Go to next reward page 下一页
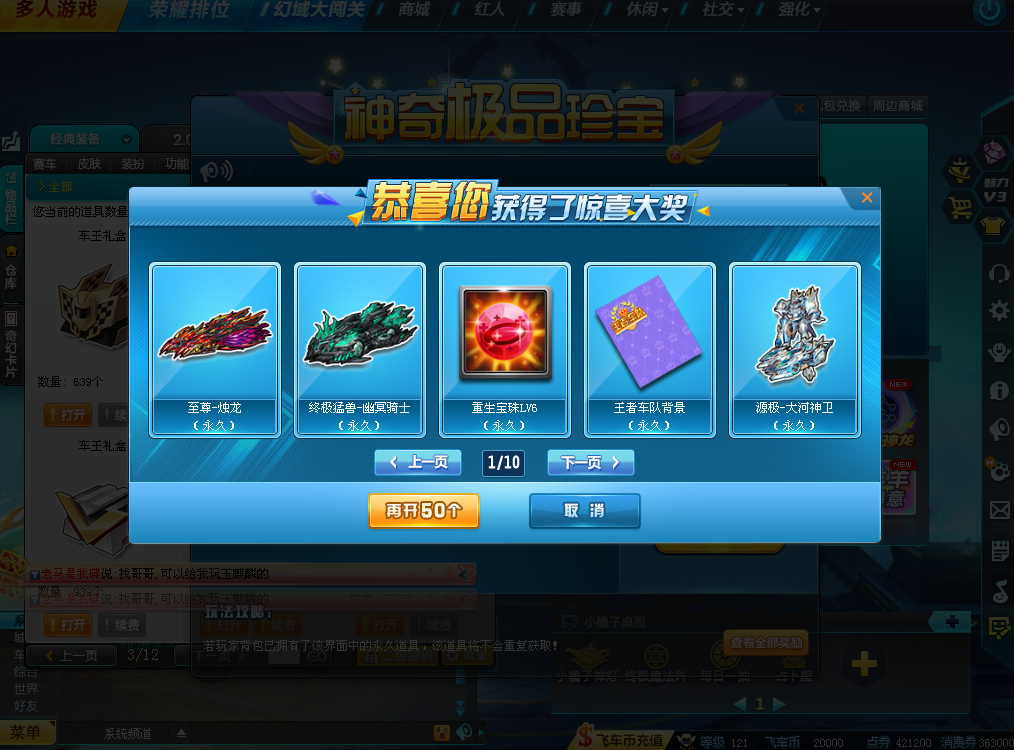 pyautogui.click(x=590, y=462)
